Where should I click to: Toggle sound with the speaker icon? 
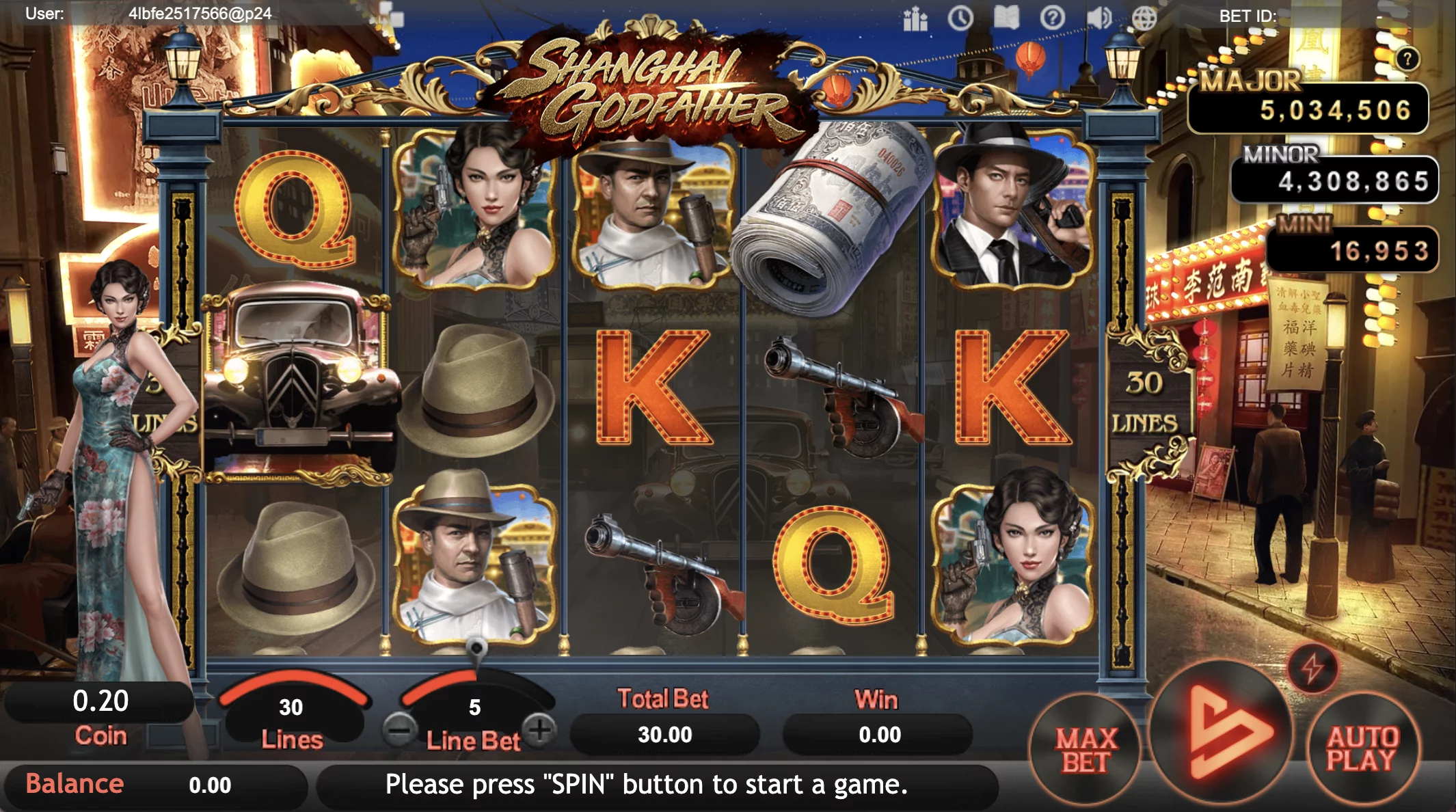coord(1098,18)
